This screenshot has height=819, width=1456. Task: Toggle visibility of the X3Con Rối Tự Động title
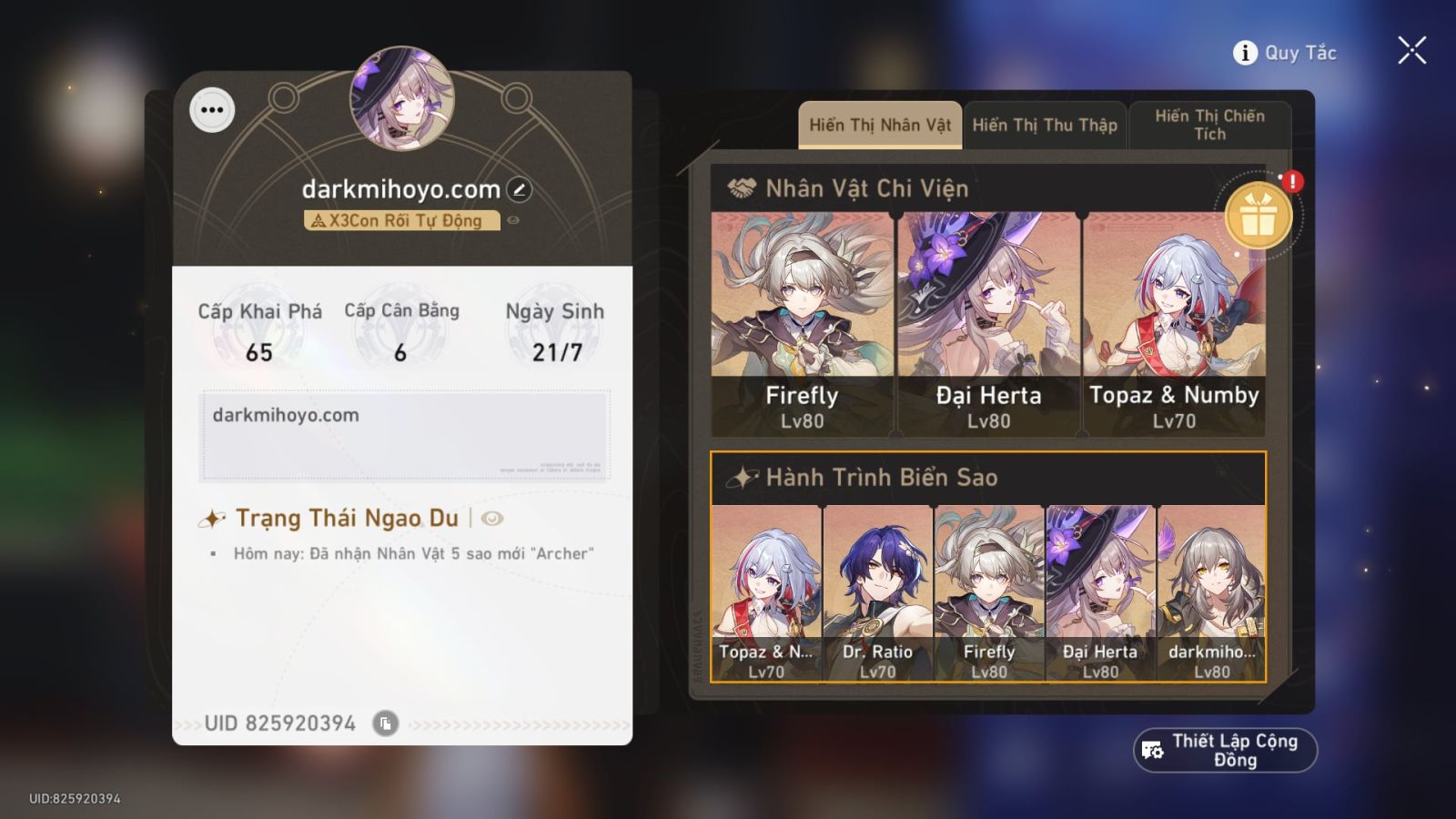pyautogui.click(x=511, y=219)
